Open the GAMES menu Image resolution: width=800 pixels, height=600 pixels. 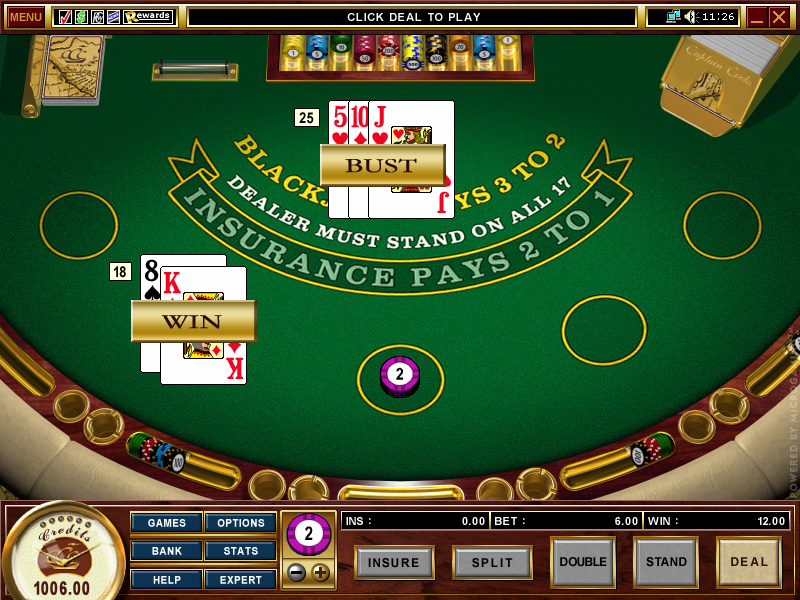coord(166,523)
